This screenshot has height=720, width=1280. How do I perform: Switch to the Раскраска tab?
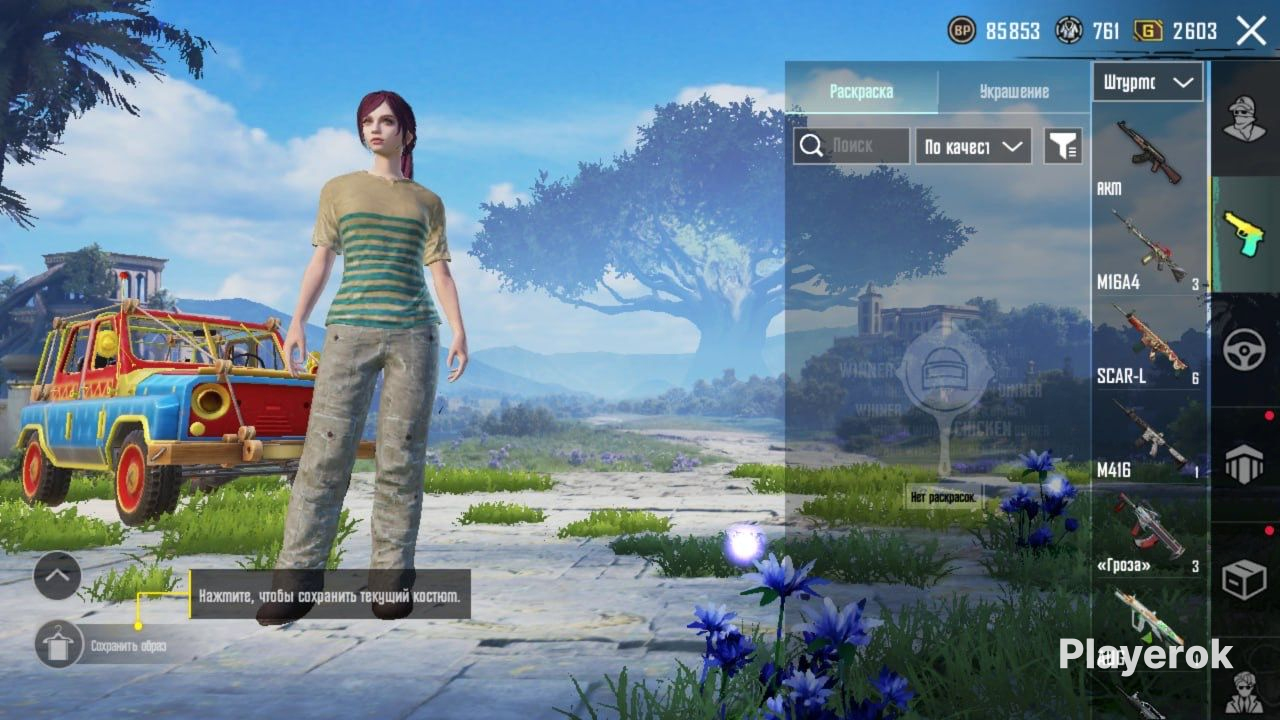point(861,92)
